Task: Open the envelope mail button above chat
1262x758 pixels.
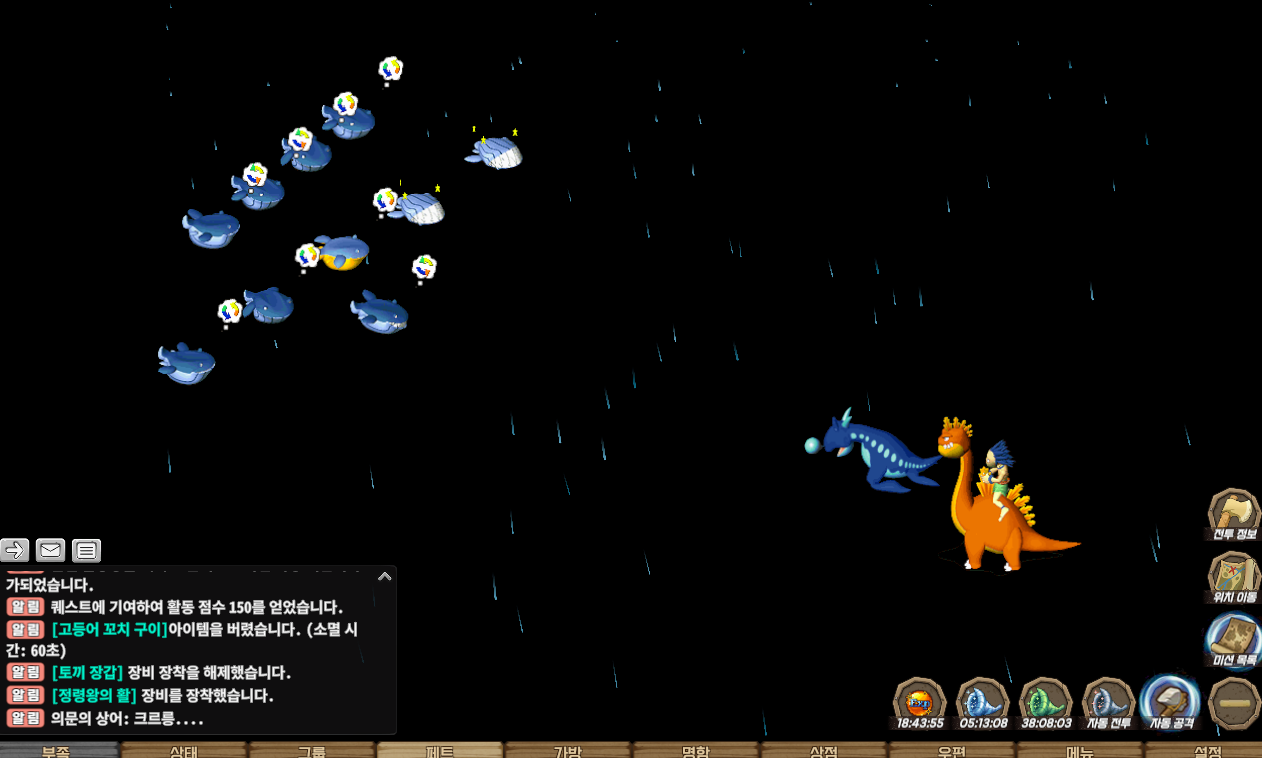Action: pyautogui.click(x=50, y=549)
